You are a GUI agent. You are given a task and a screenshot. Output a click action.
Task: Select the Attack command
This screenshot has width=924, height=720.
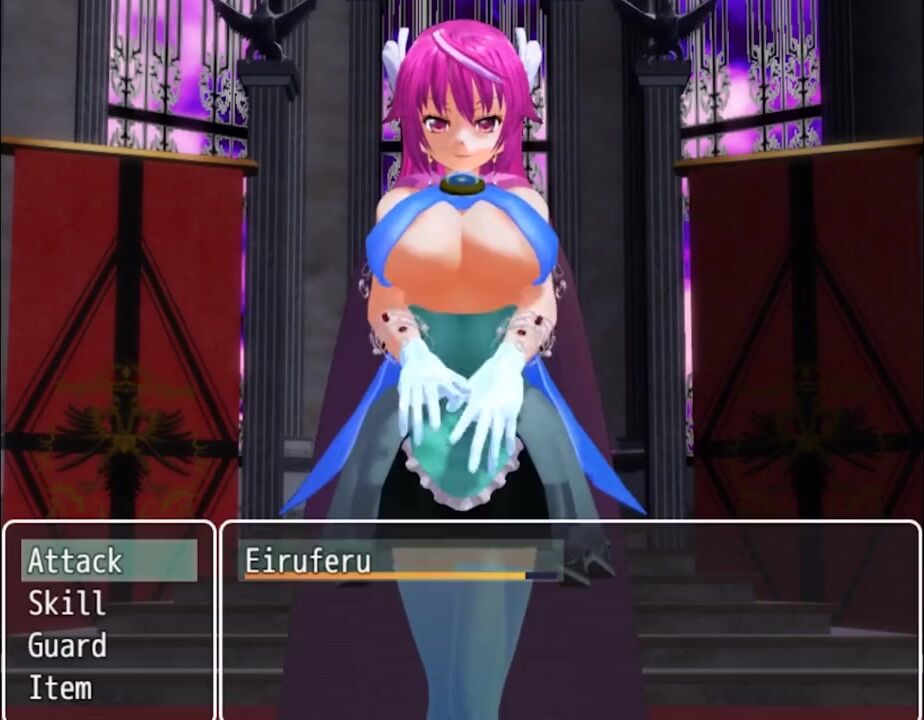[76, 561]
